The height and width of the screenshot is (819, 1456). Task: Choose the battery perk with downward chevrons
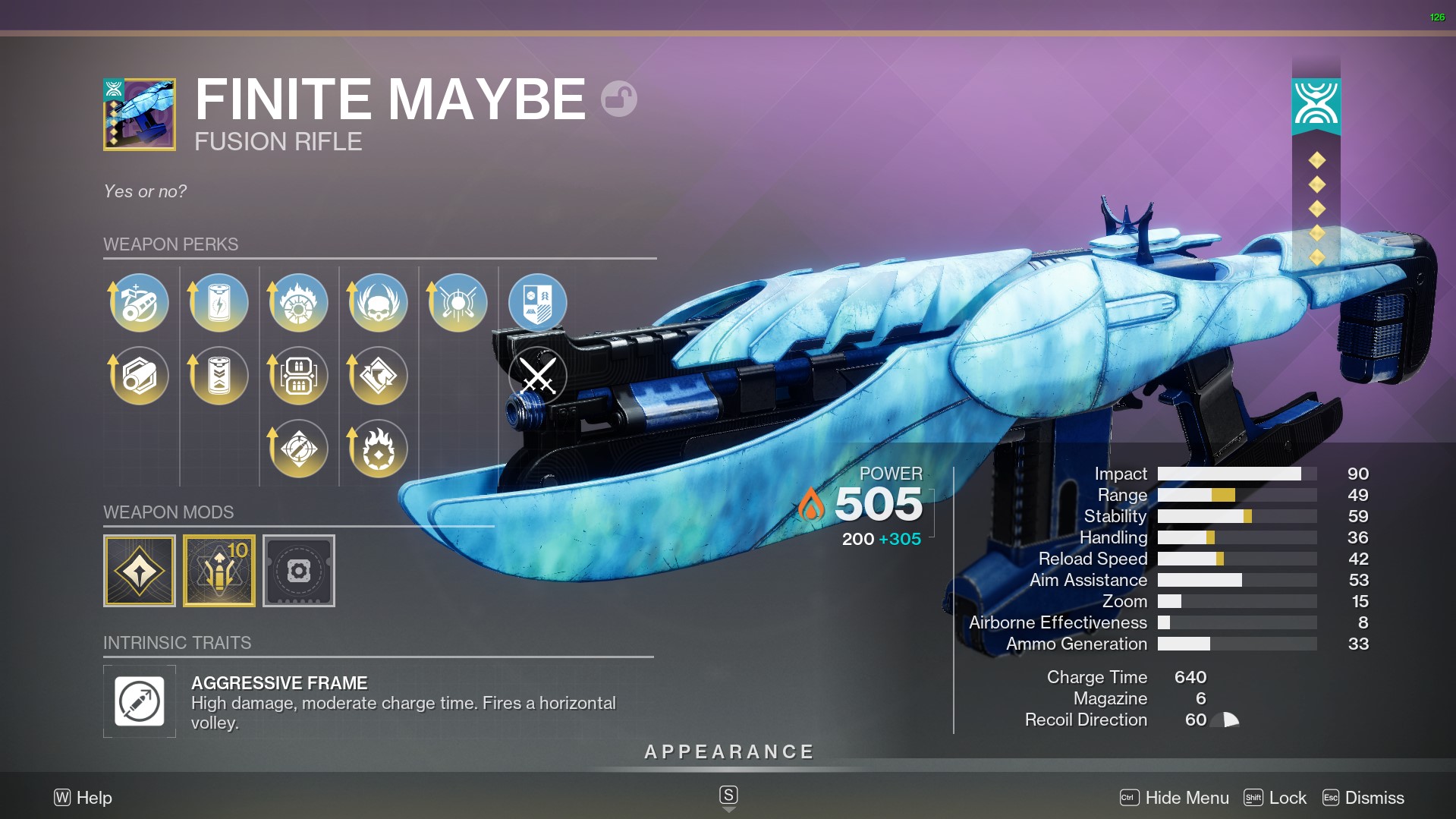pyautogui.click(x=219, y=376)
